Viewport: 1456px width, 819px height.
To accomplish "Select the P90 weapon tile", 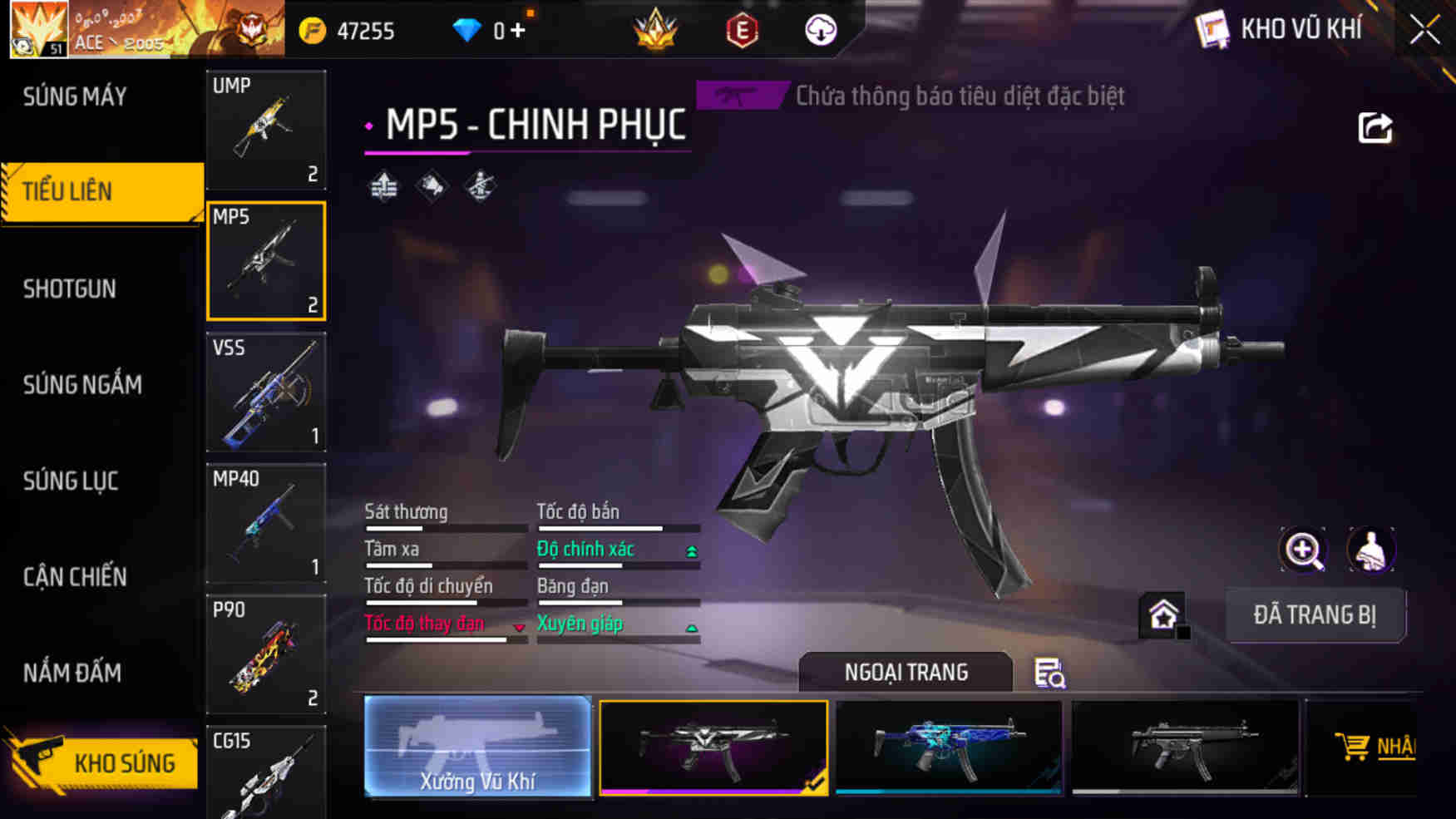I will coord(266,654).
